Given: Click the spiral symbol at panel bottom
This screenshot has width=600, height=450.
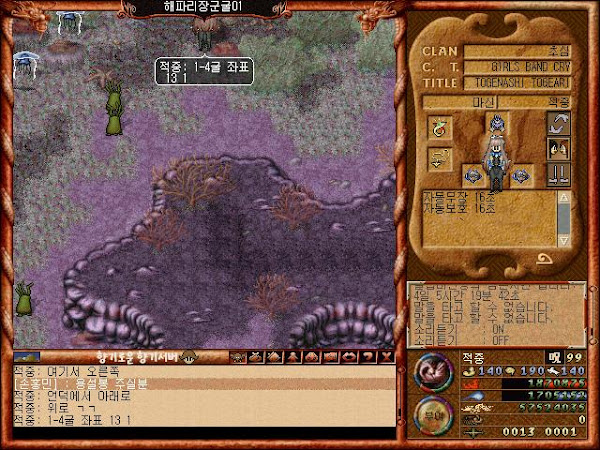Looking at the screenshot, I should (546, 259).
